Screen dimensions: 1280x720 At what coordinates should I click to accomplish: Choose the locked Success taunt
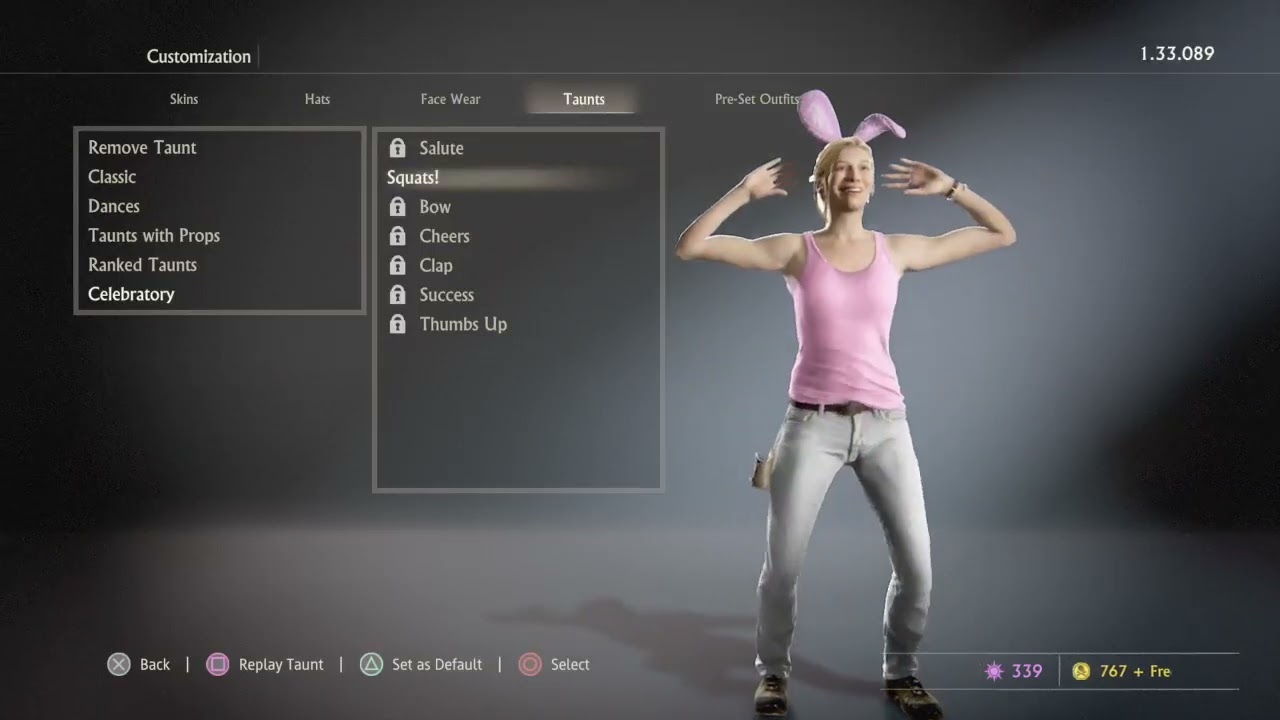[x=446, y=295]
